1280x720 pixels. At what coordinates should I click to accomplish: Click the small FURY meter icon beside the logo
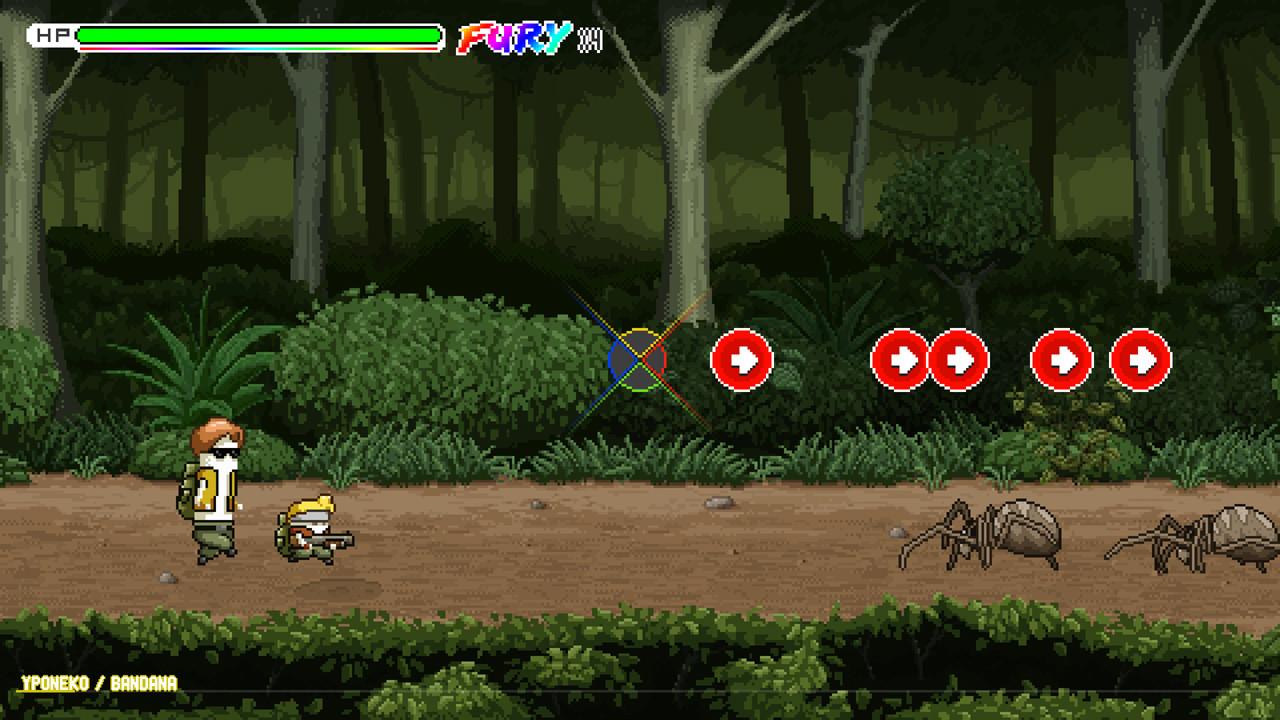tap(592, 40)
